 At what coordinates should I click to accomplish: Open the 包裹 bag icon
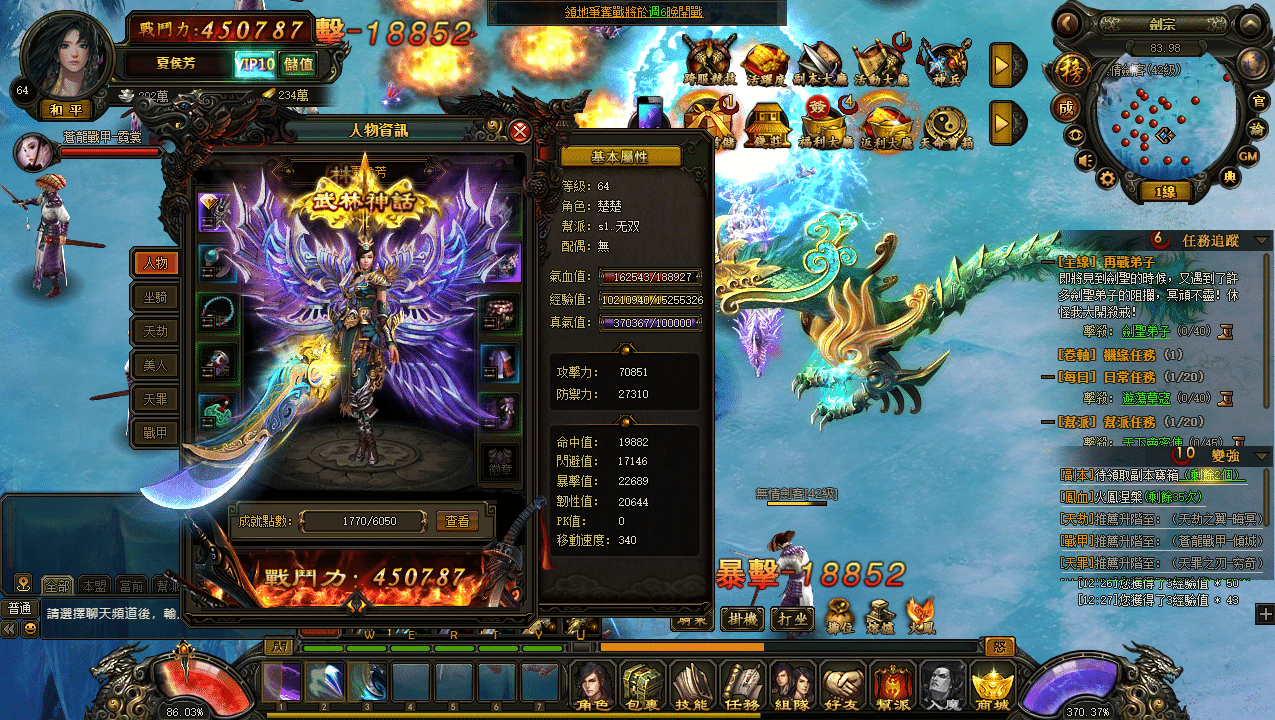[x=643, y=687]
